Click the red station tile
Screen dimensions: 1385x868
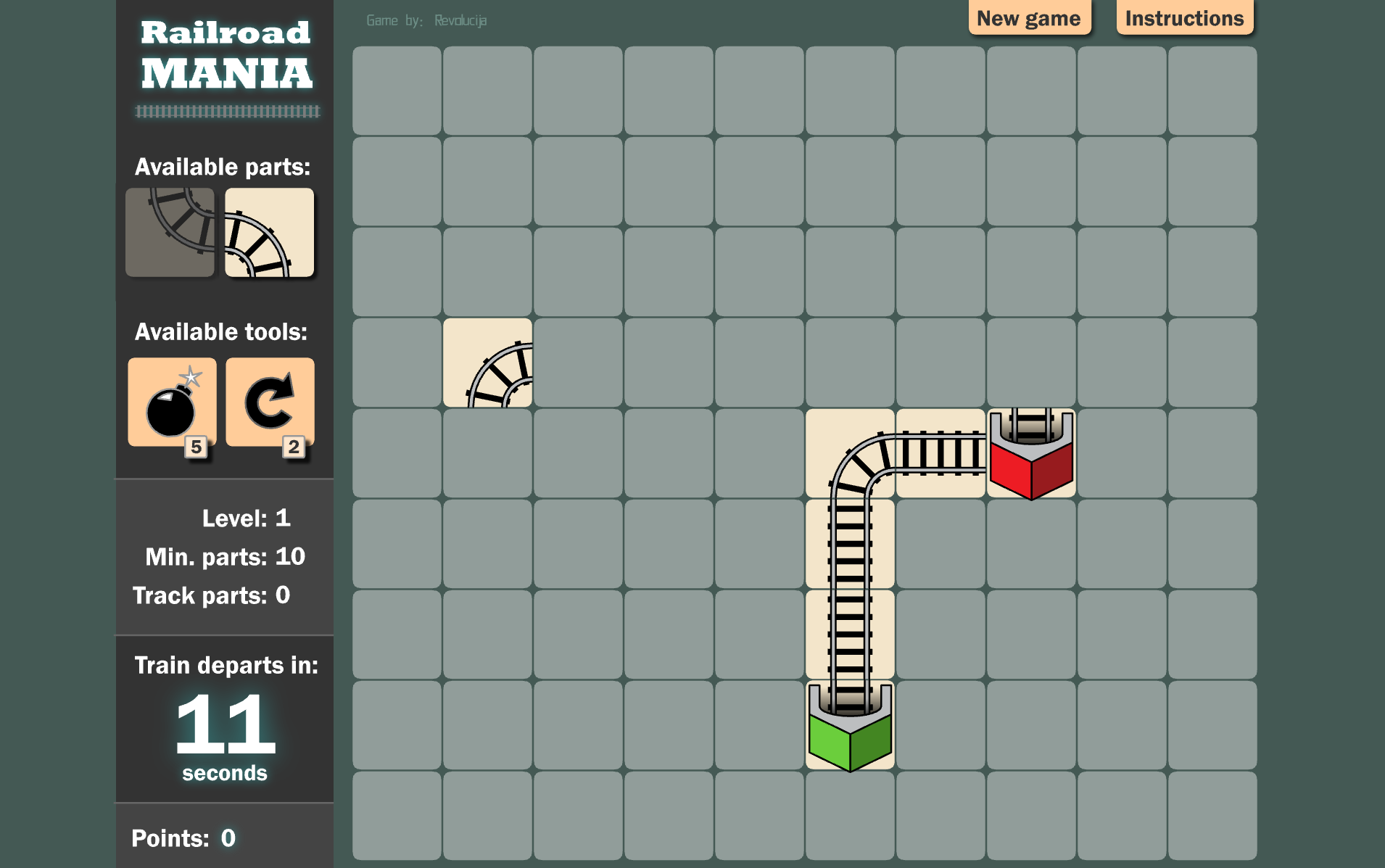click(1030, 453)
